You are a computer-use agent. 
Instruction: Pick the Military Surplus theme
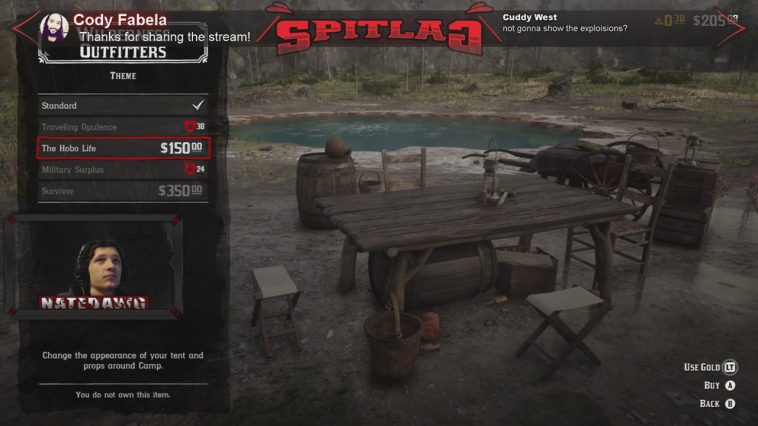(122, 170)
